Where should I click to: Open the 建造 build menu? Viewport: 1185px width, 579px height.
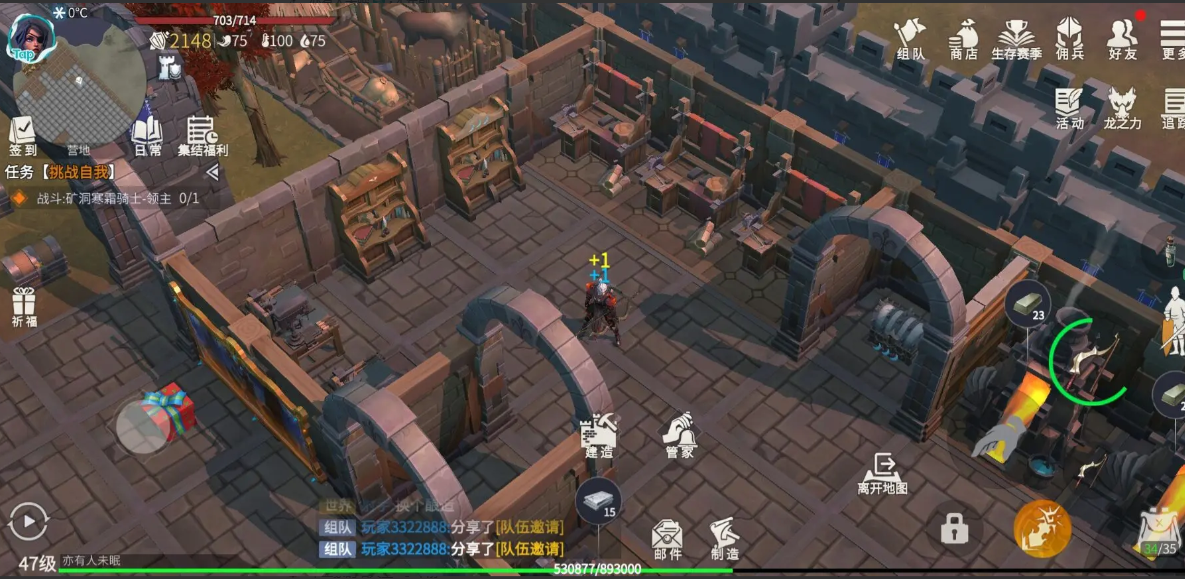coord(599,436)
